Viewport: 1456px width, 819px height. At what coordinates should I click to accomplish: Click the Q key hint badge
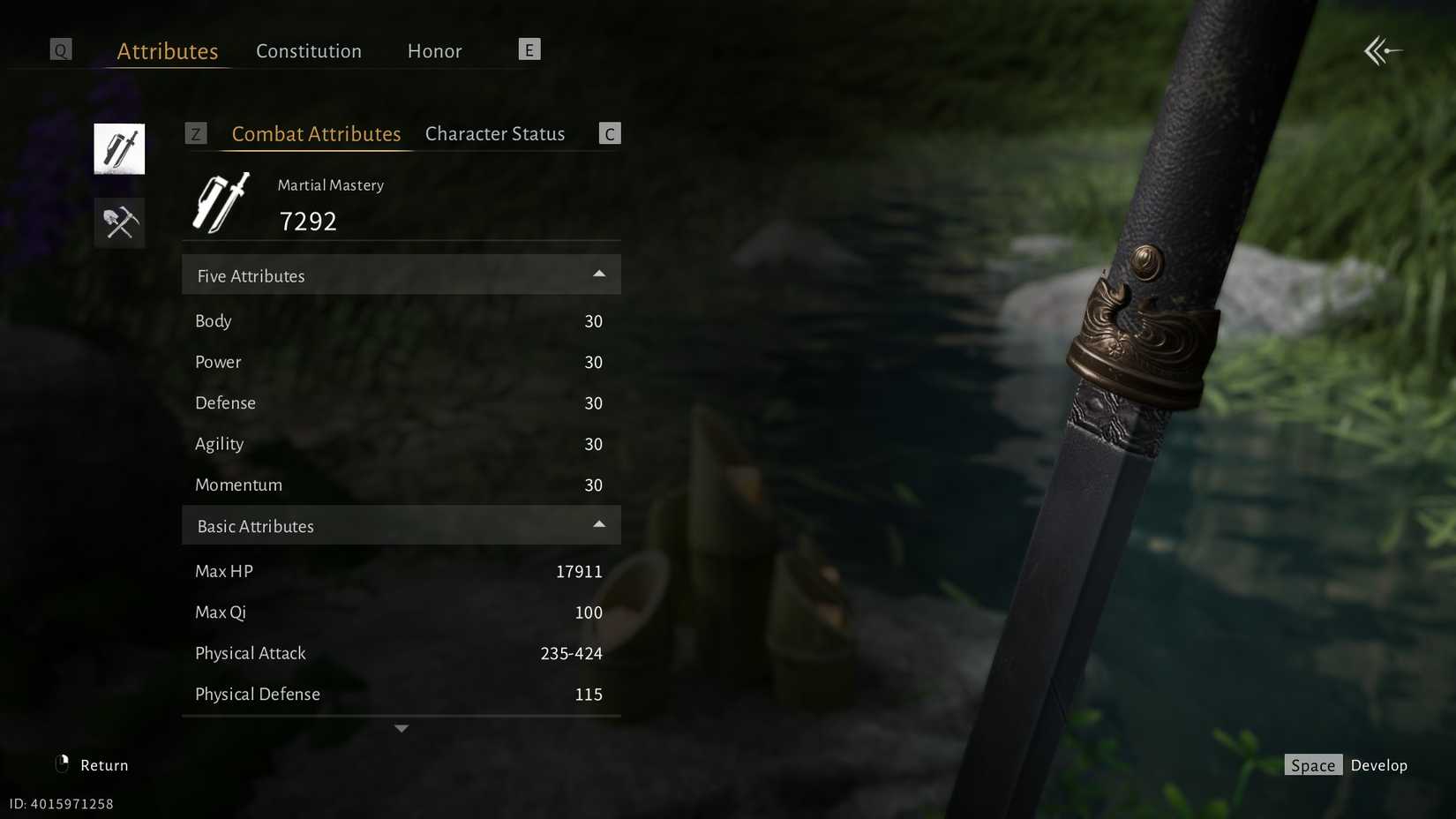tap(60, 49)
